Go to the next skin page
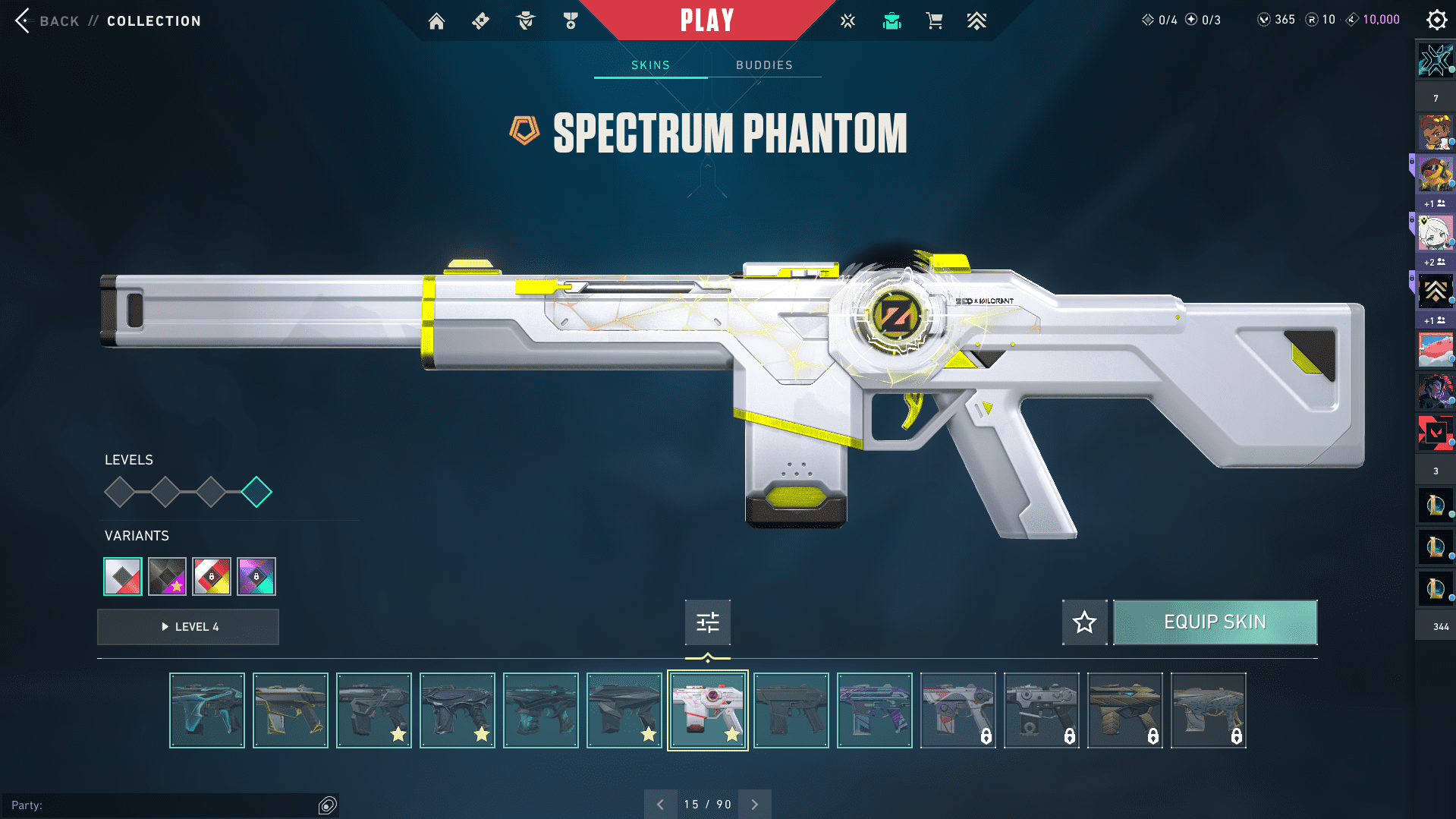Screen dimensions: 1456x819 pyautogui.click(x=755, y=805)
